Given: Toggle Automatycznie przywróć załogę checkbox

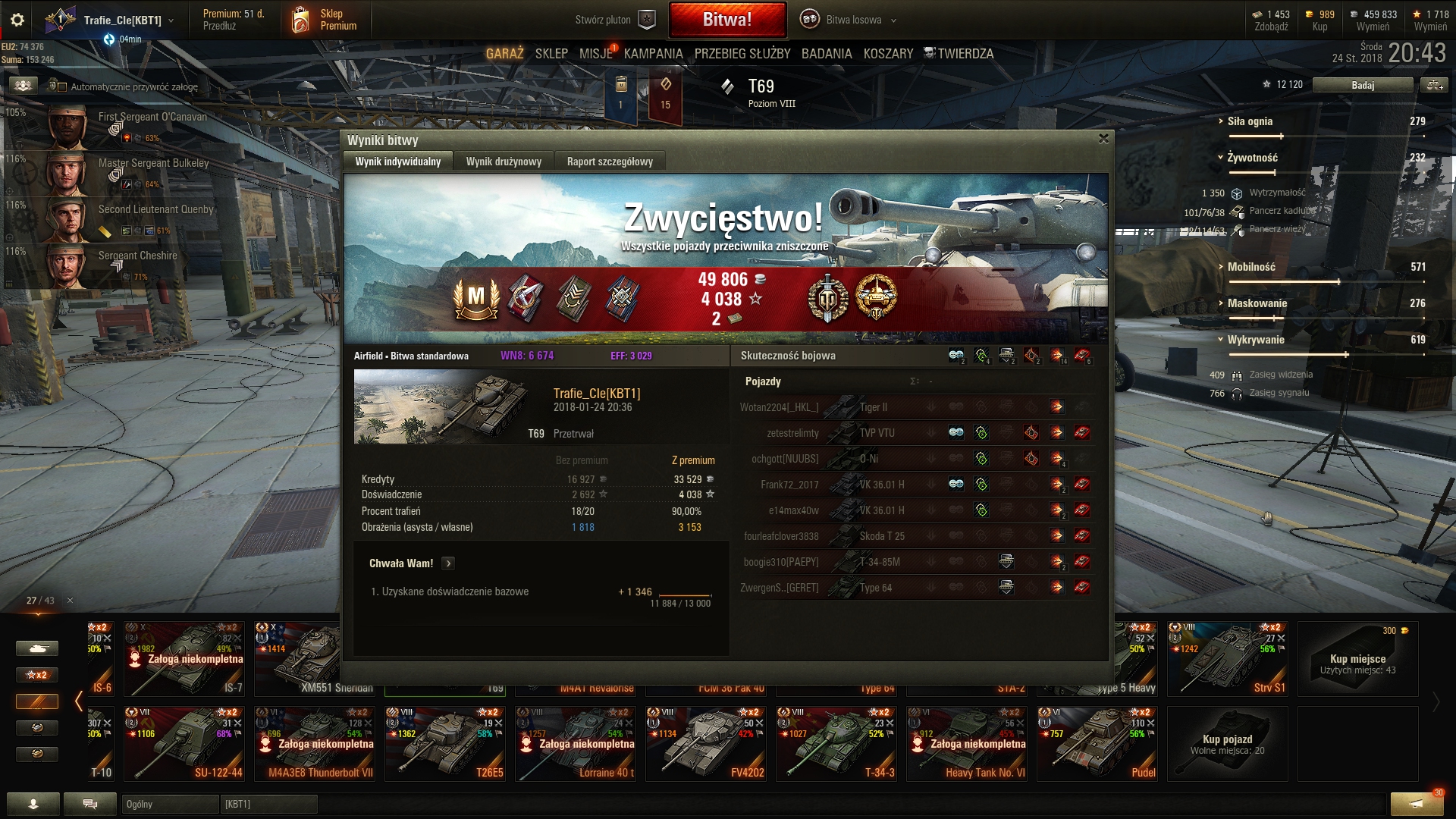Looking at the screenshot, I should pos(62,87).
